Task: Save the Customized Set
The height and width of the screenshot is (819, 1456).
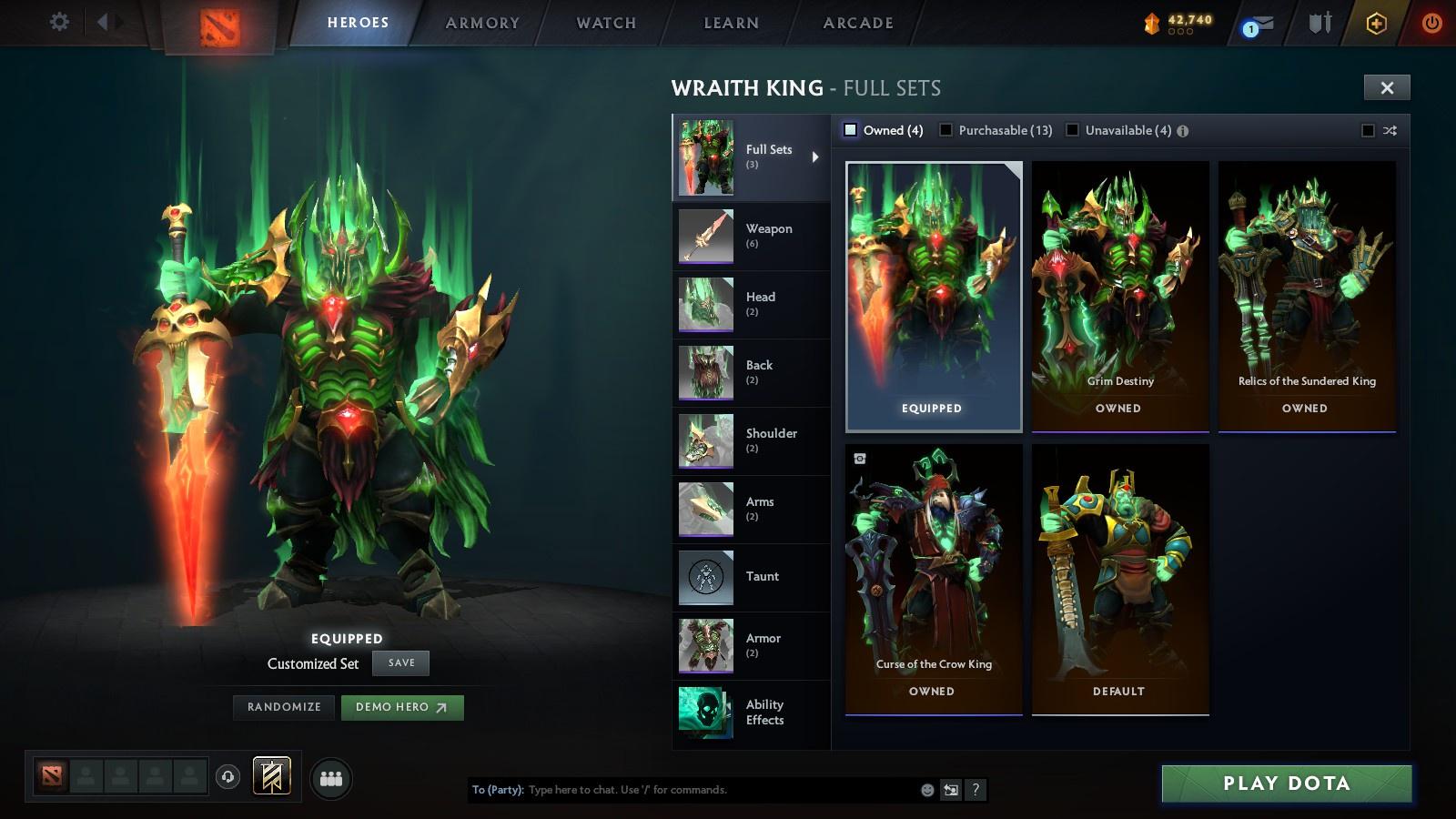Action: [x=400, y=662]
